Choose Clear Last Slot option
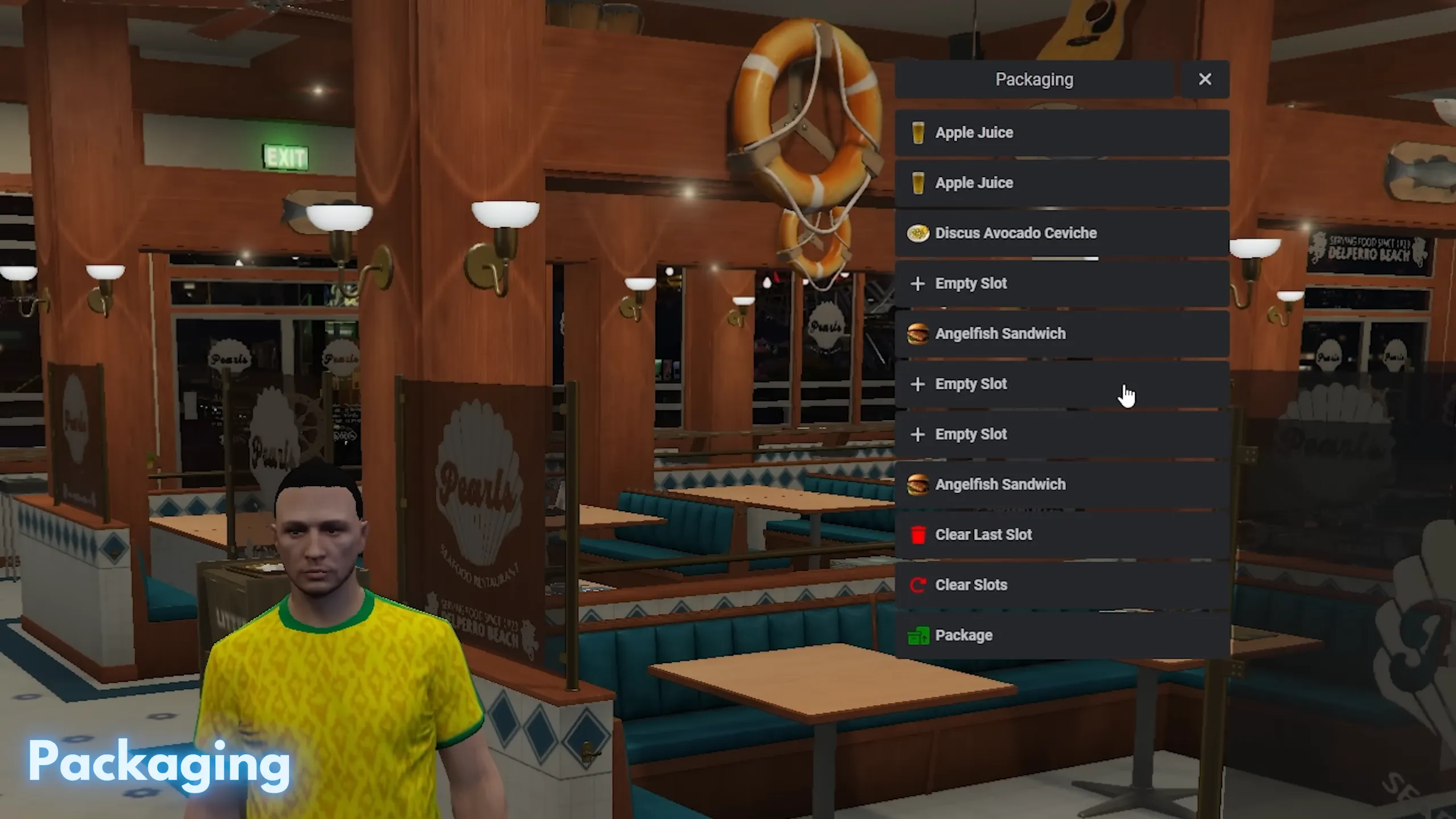Viewport: 1456px width, 819px height. 1061,535
